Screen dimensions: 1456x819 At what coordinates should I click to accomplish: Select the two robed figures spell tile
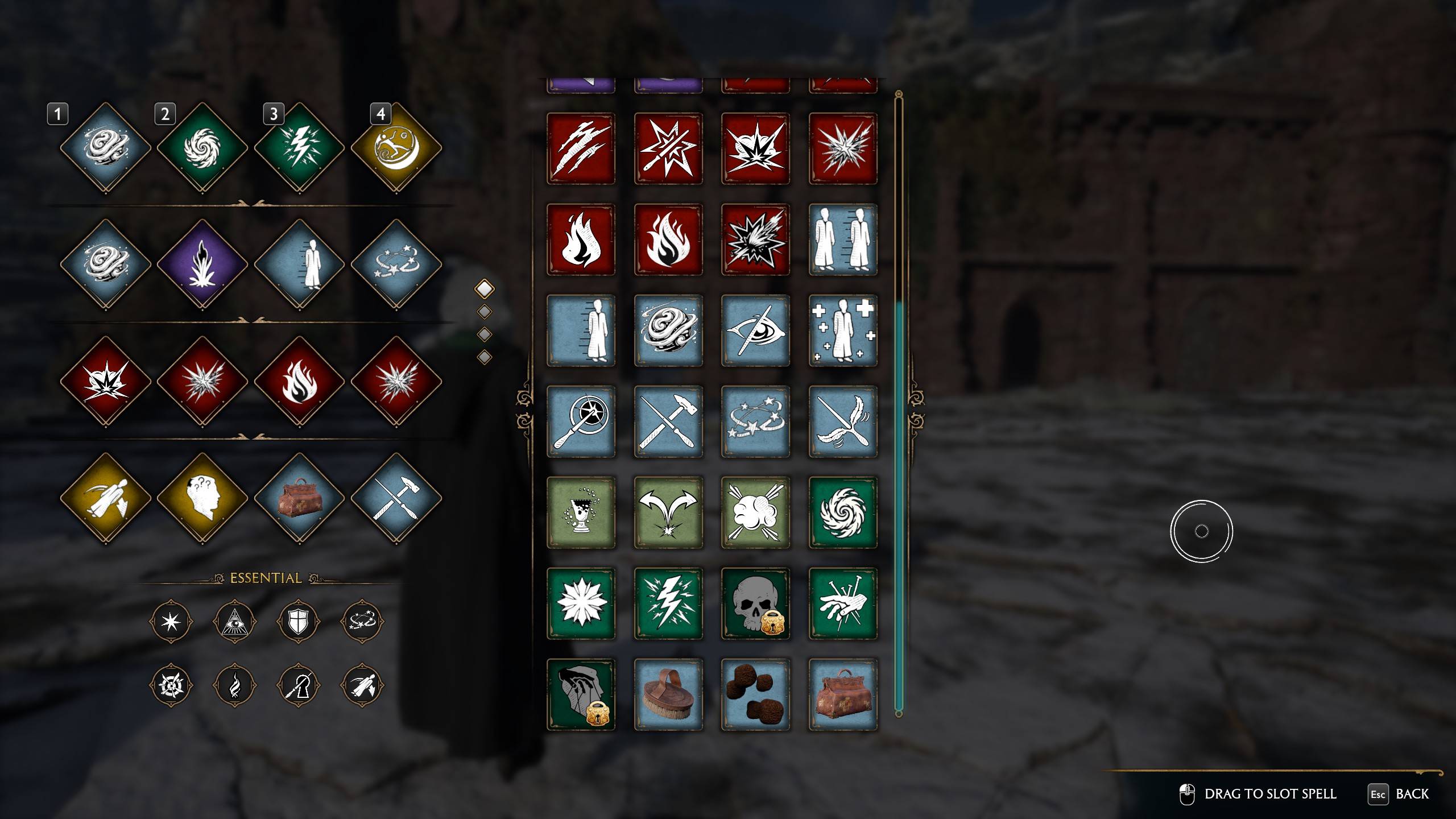click(x=843, y=239)
